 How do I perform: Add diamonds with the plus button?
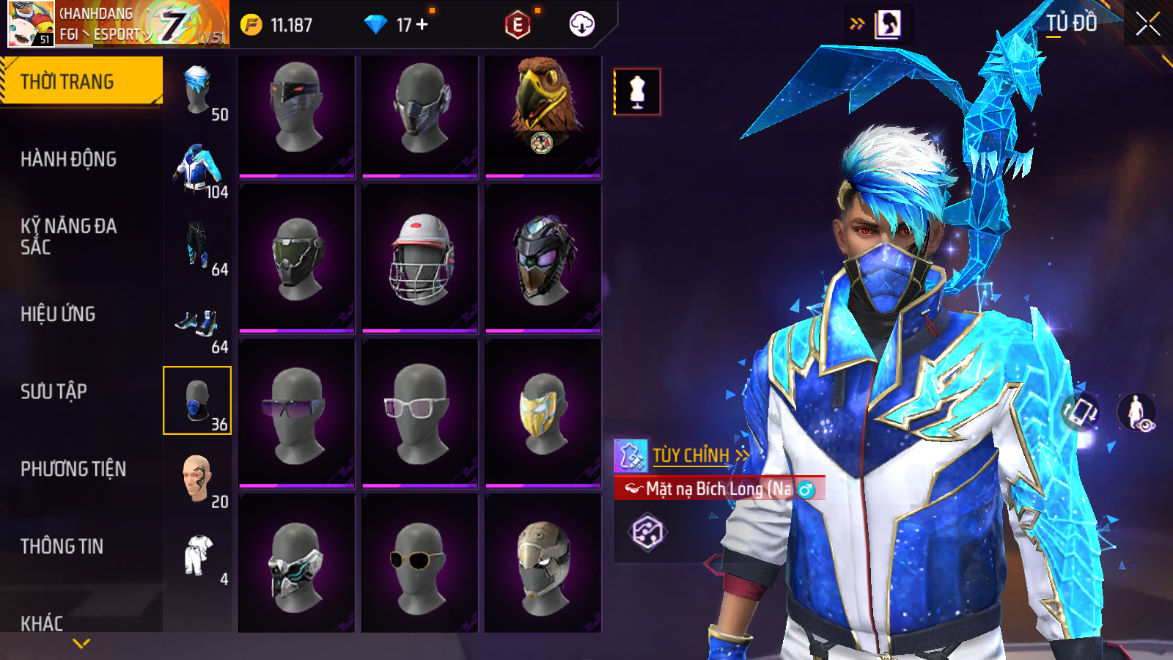coord(422,25)
